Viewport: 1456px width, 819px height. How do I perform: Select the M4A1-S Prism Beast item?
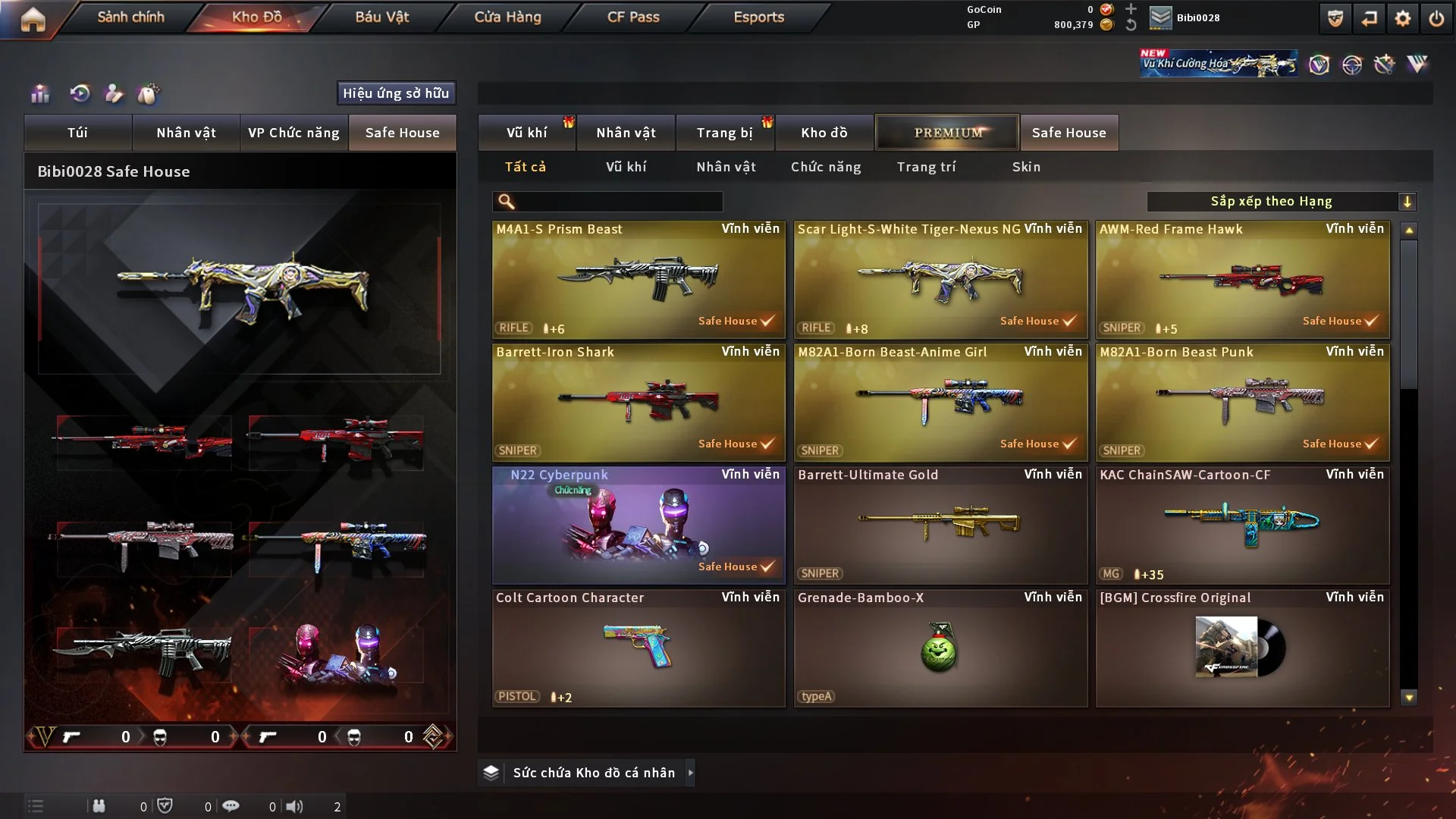(639, 279)
